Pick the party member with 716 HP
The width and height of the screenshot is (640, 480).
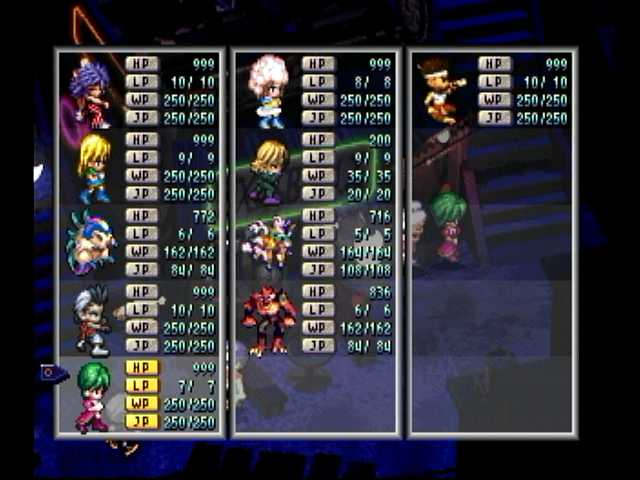268,243
